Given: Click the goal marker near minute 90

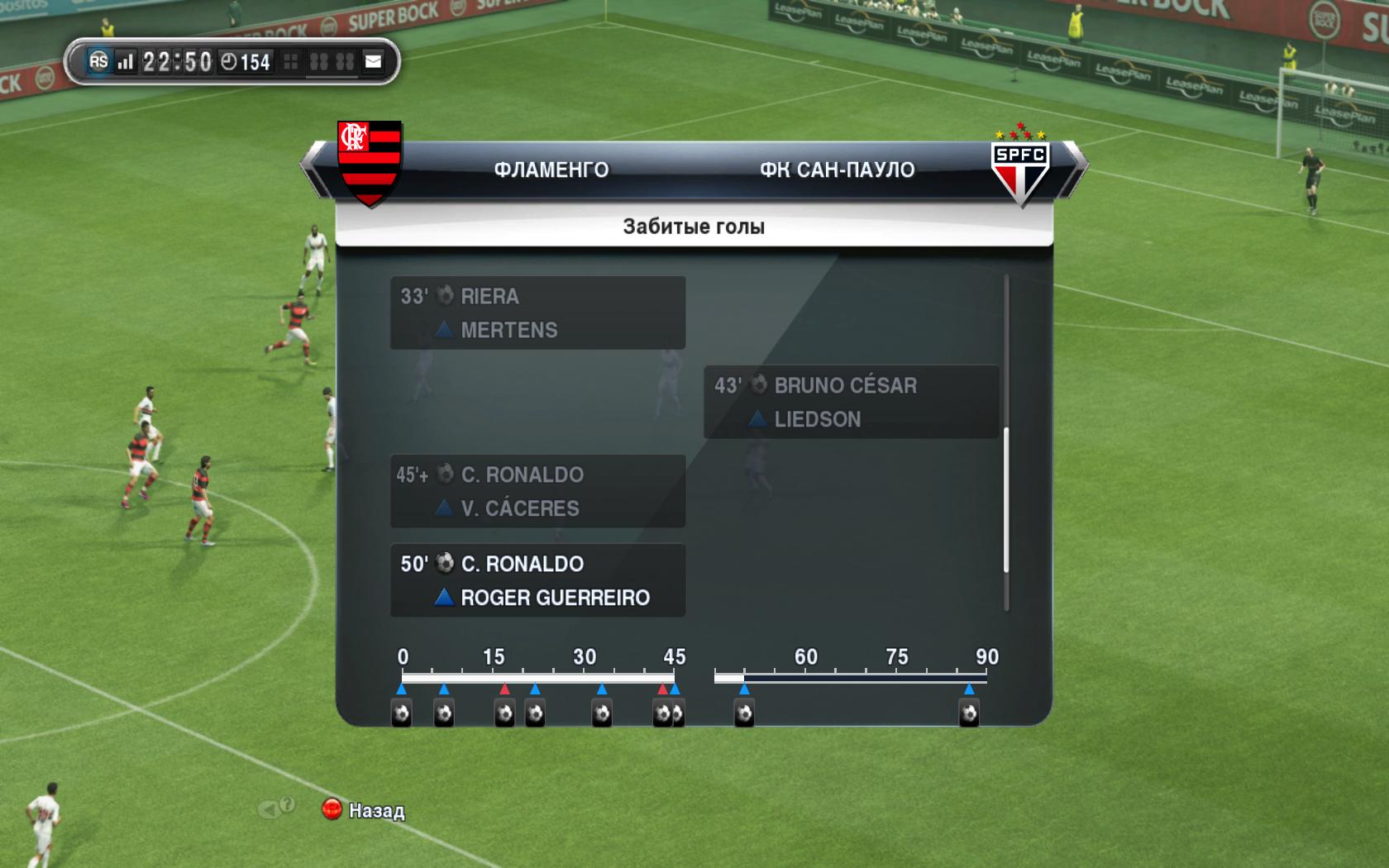Looking at the screenshot, I should tap(969, 713).
